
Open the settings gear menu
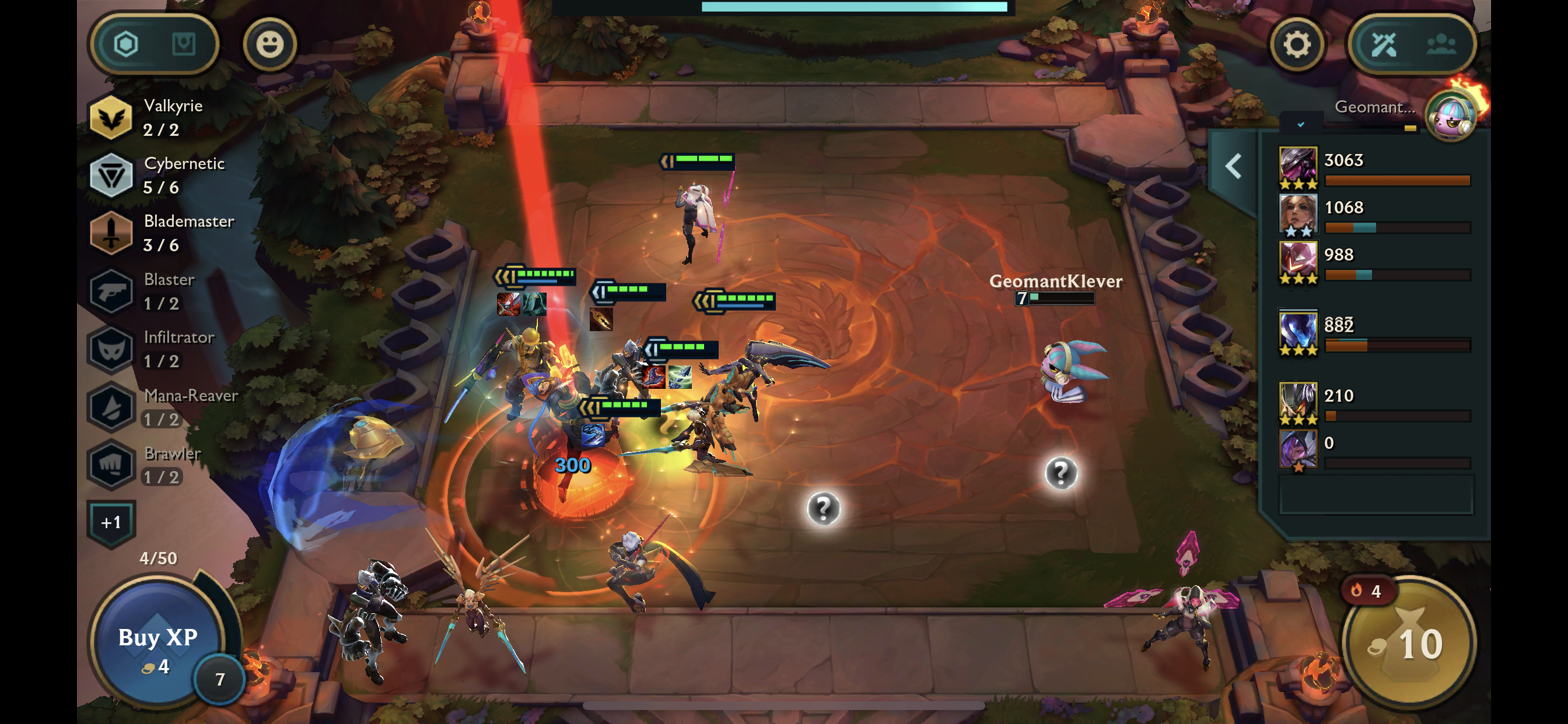point(1296,44)
